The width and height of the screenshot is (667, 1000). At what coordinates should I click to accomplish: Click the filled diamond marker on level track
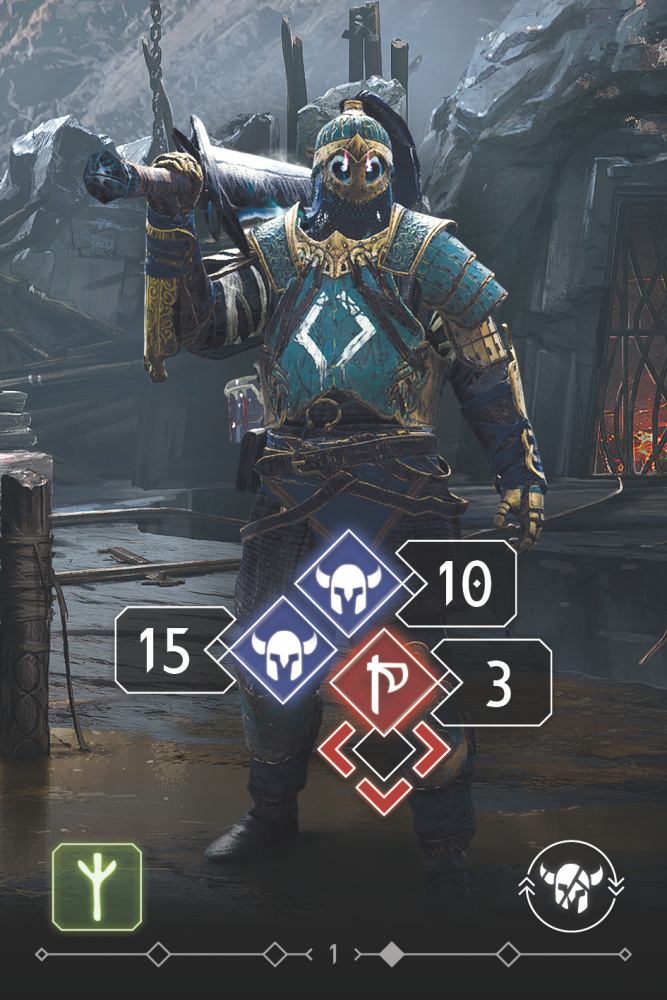[x=391, y=955]
